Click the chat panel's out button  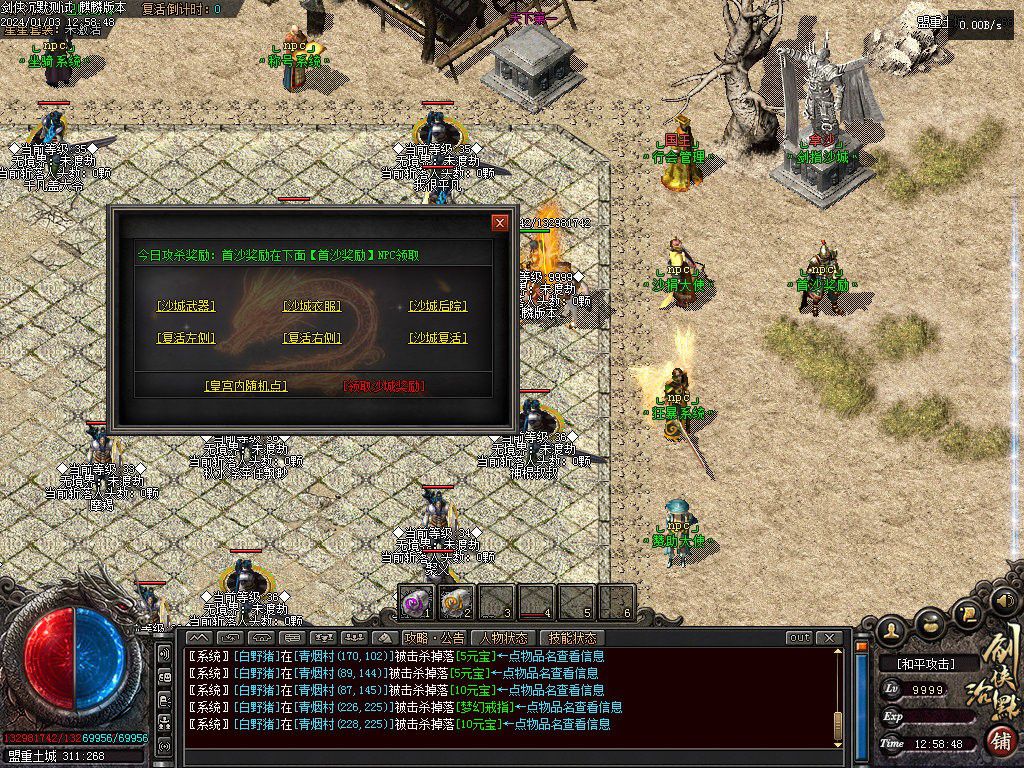click(799, 638)
